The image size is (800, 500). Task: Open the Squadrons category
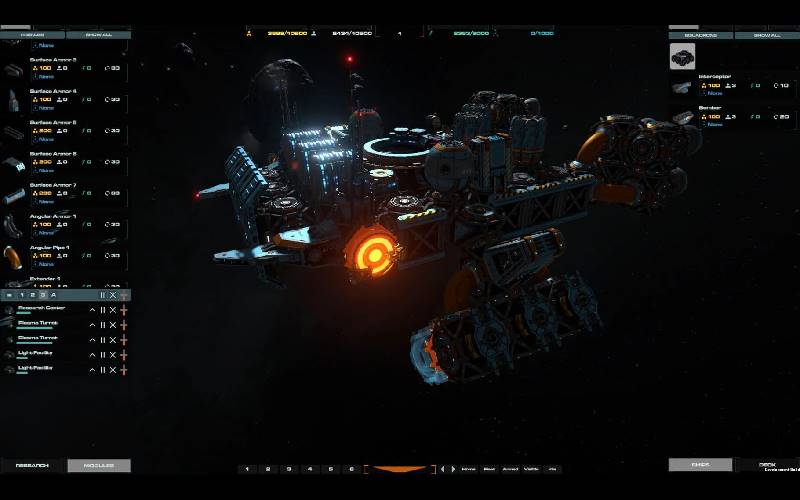(701, 35)
